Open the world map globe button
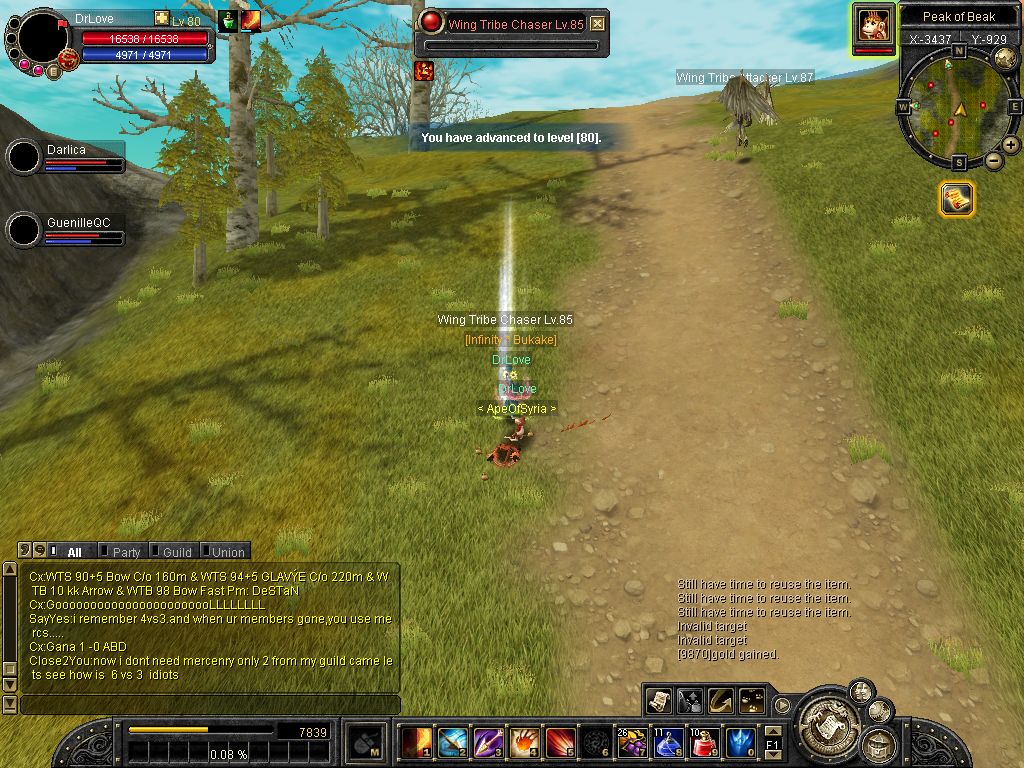 click(1004, 59)
